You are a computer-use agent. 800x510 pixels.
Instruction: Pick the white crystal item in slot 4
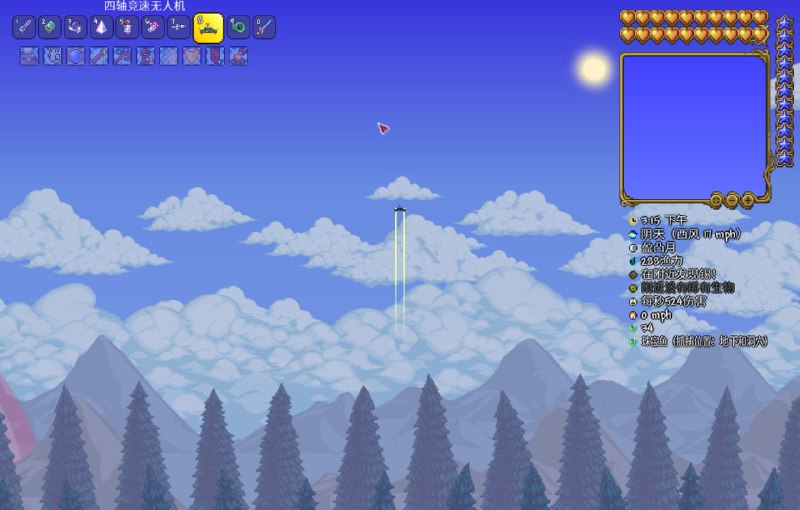pos(102,27)
